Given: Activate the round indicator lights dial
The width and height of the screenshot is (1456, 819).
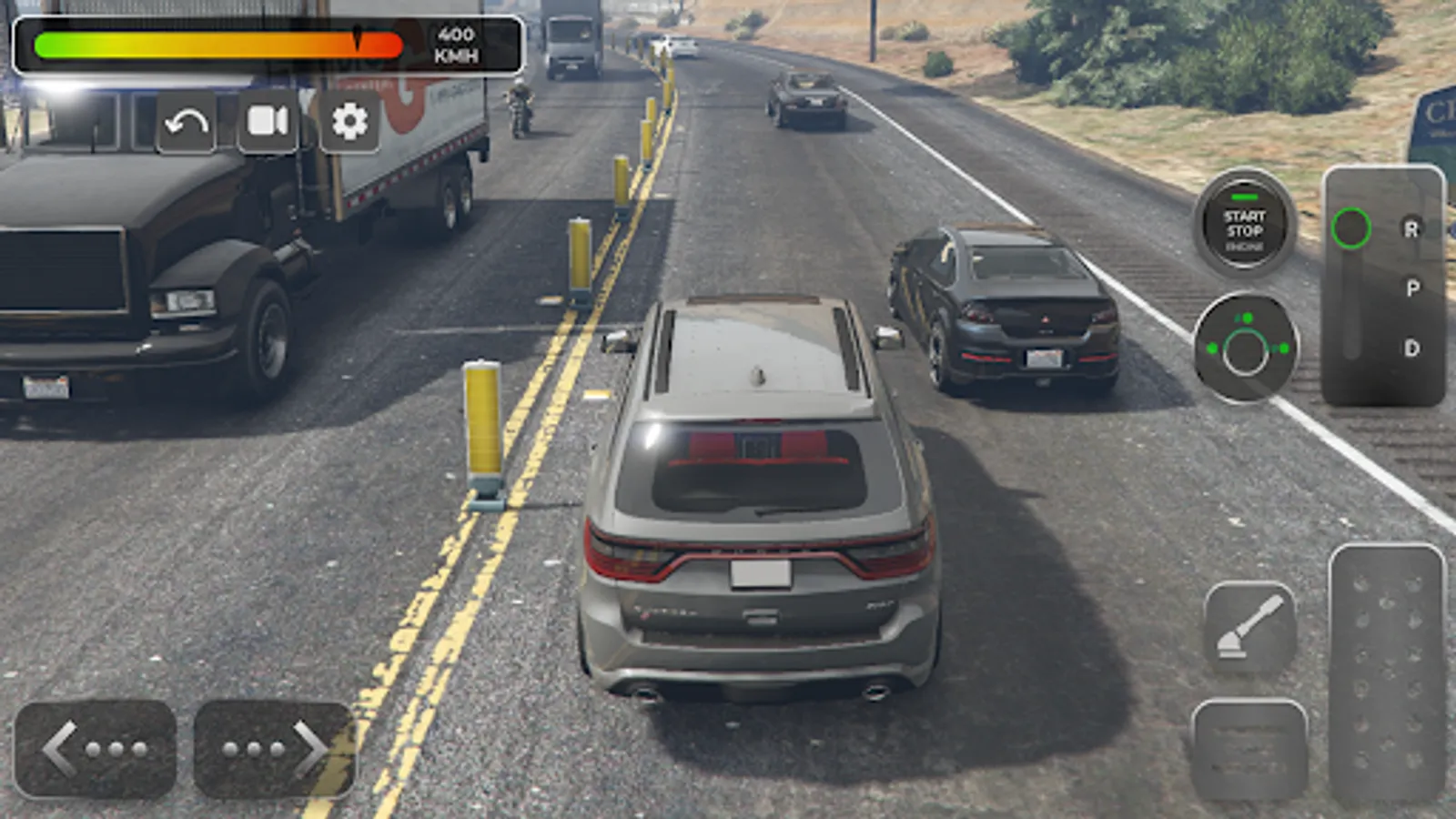Looking at the screenshot, I should click(1246, 348).
